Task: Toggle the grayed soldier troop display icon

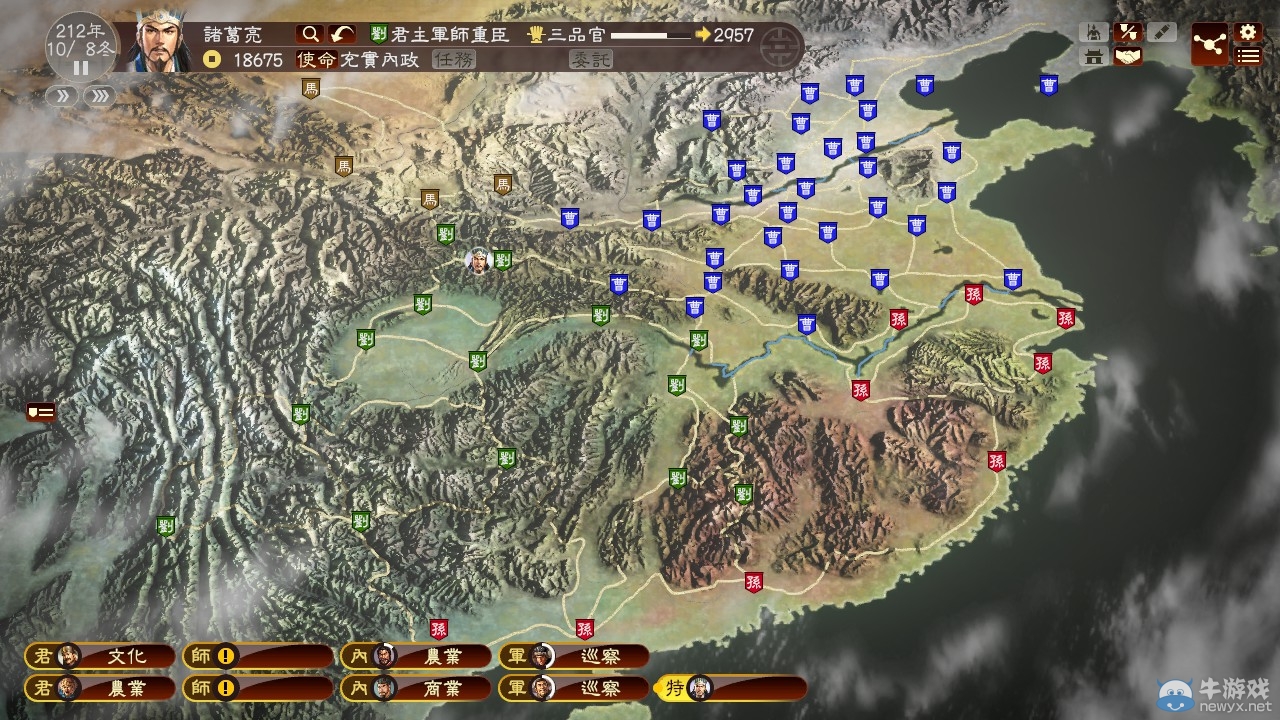Action: click(x=1095, y=31)
